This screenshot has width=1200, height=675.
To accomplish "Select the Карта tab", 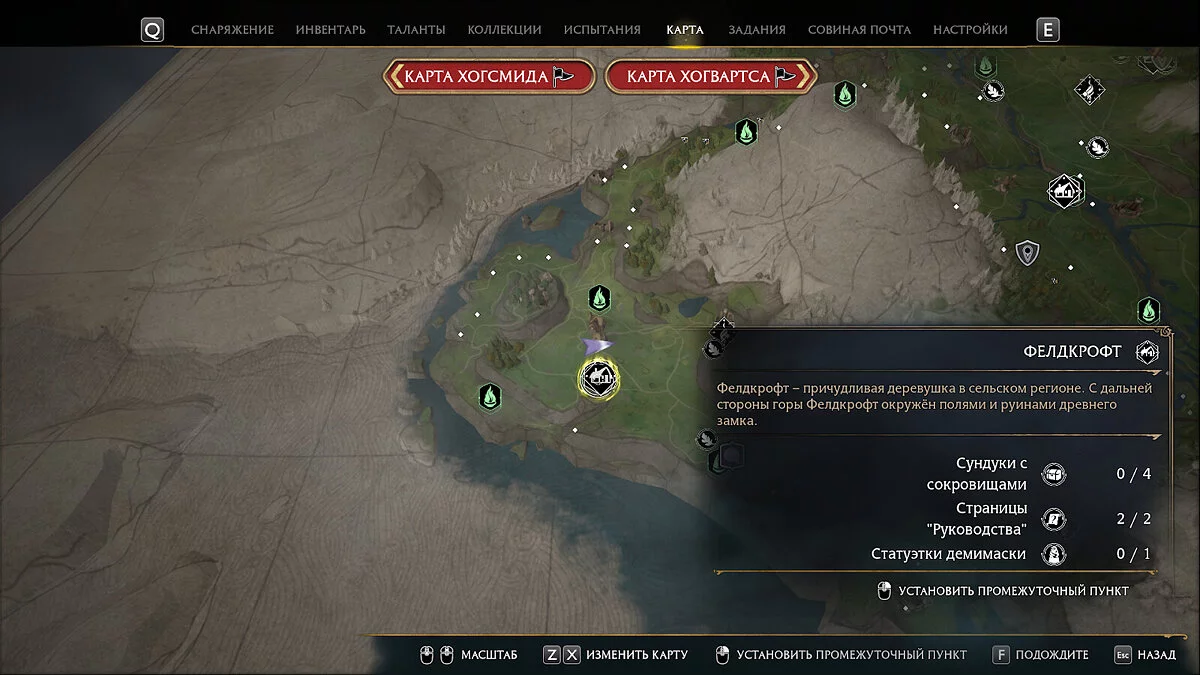I will [685, 30].
